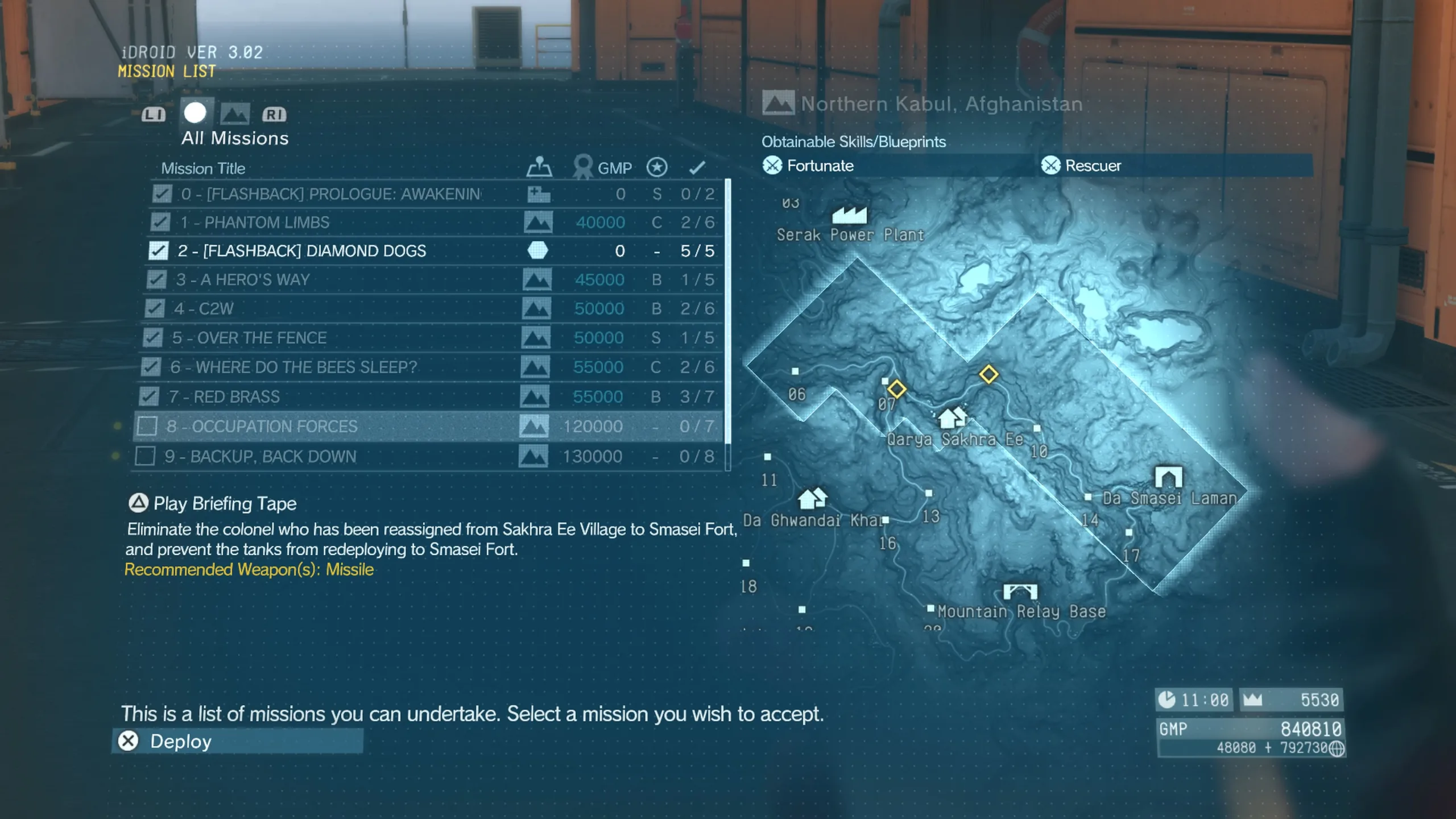Click the Mountain Relay Base marker
The height and width of the screenshot is (819, 1456).
click(1020, 591)
